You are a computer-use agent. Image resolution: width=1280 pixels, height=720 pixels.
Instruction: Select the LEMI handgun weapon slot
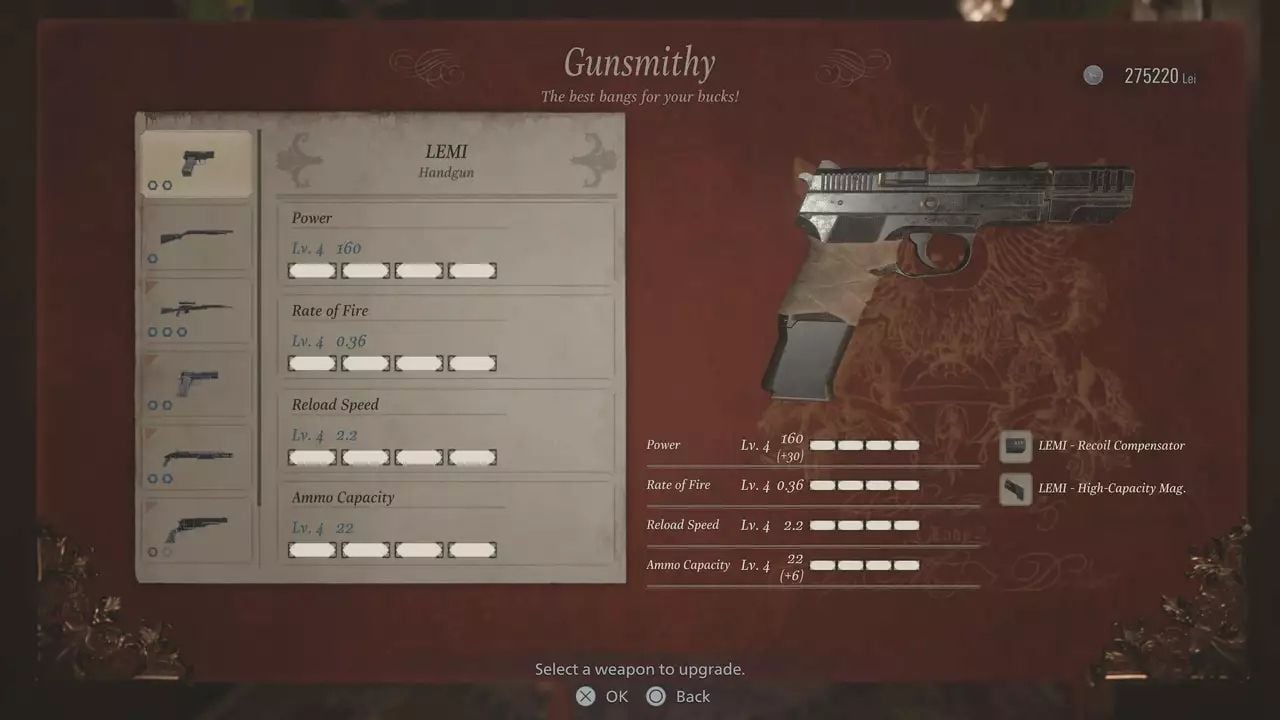196,164
